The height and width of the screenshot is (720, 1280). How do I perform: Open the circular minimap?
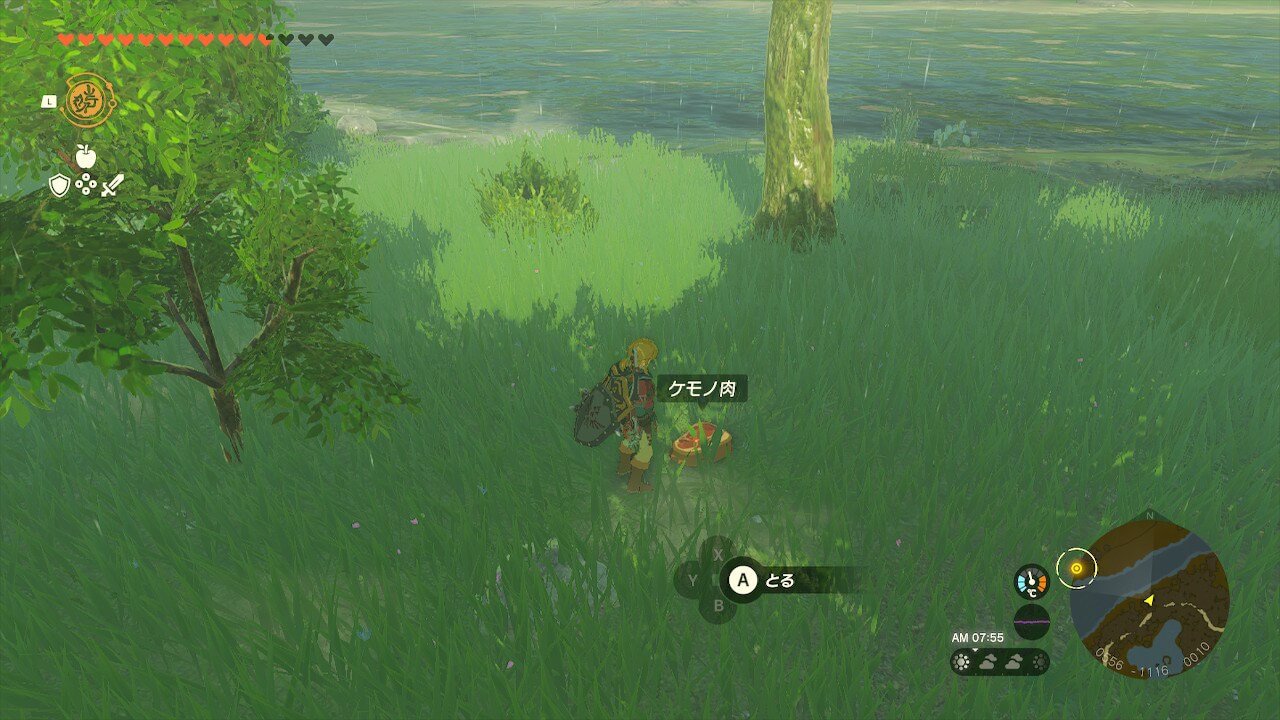tap(1149, 598)
